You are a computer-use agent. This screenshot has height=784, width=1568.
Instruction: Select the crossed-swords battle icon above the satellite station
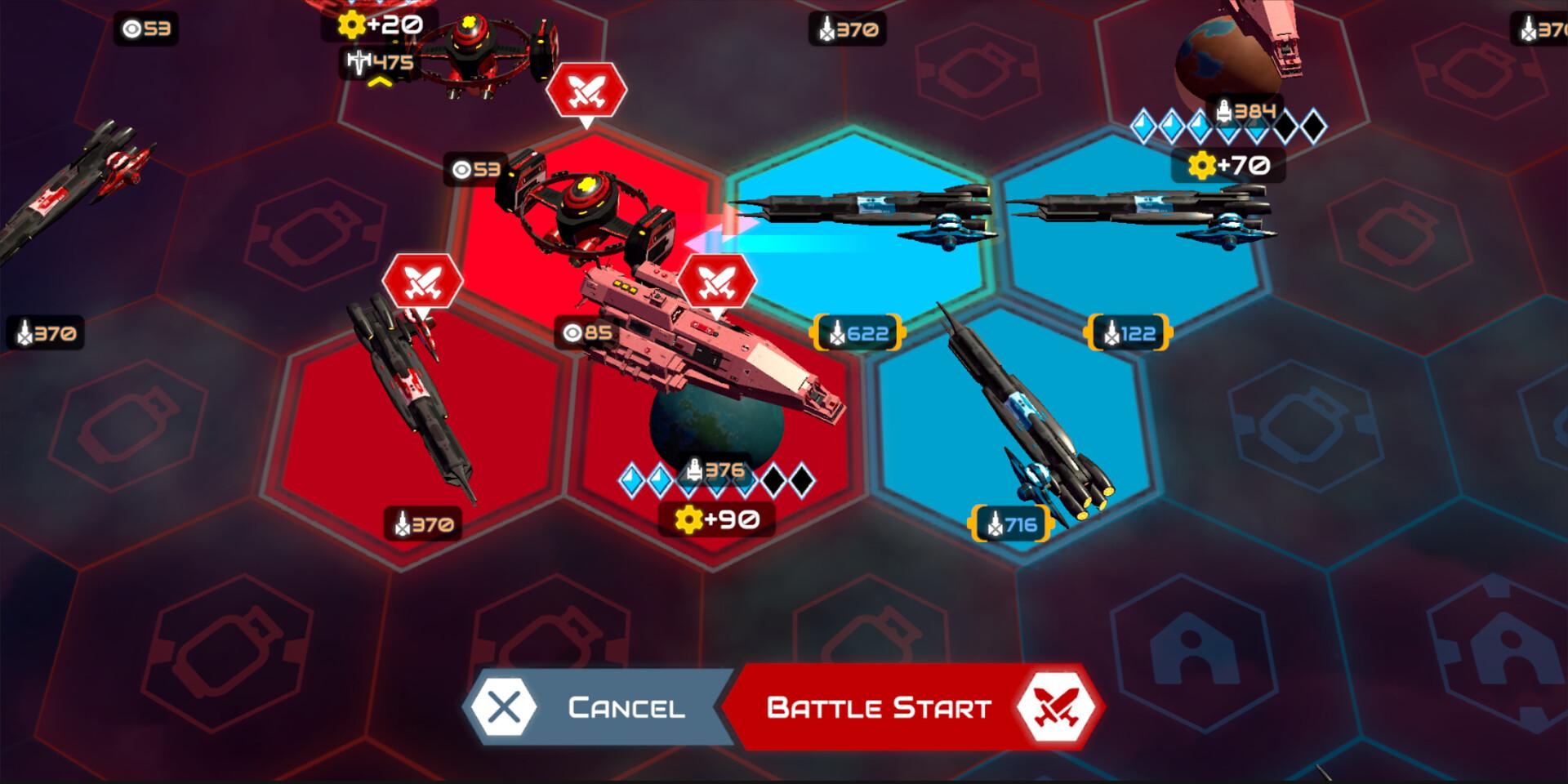pyautogui.click(x=587, y=92)
